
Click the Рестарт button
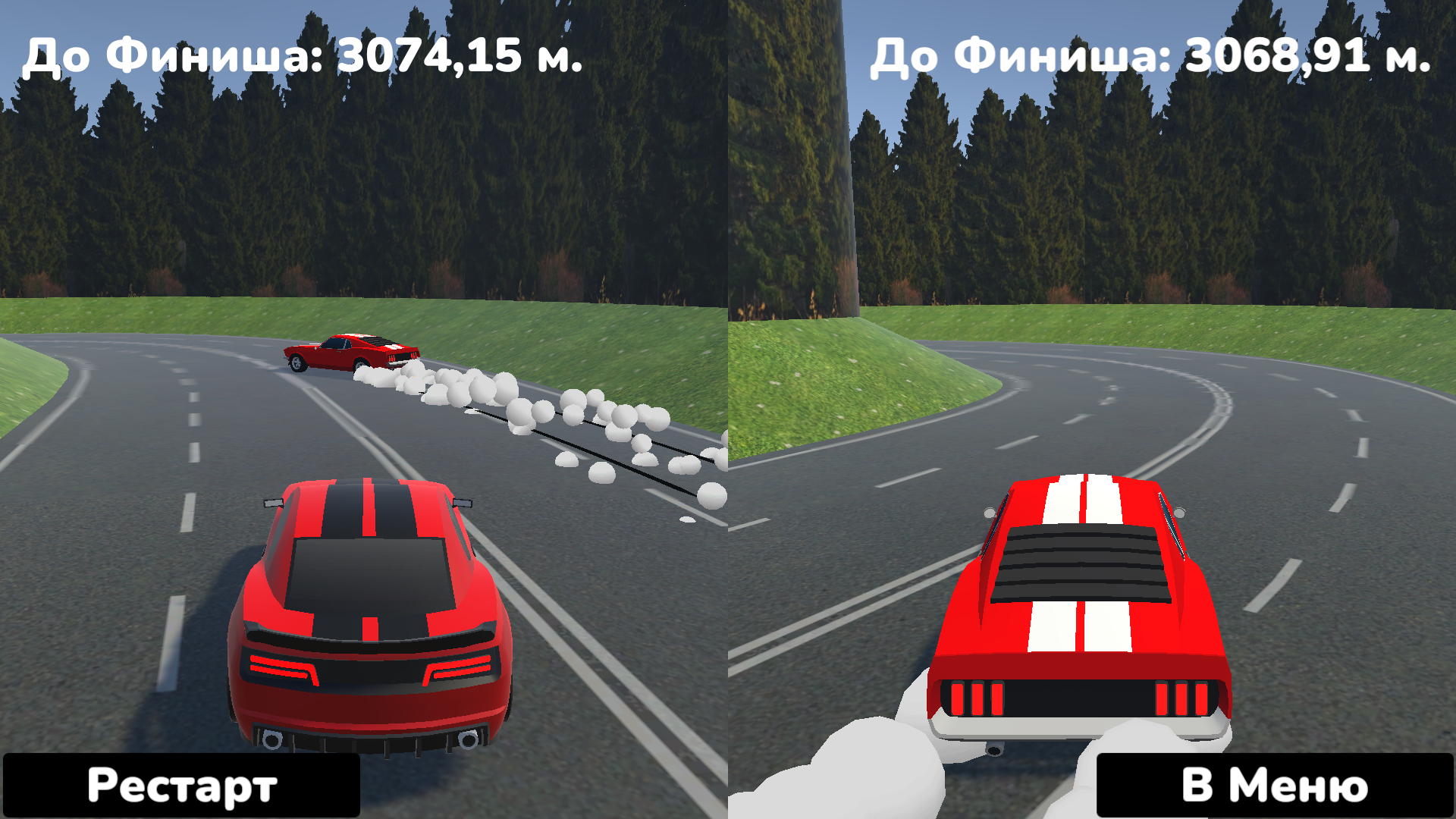click(182, 786)
